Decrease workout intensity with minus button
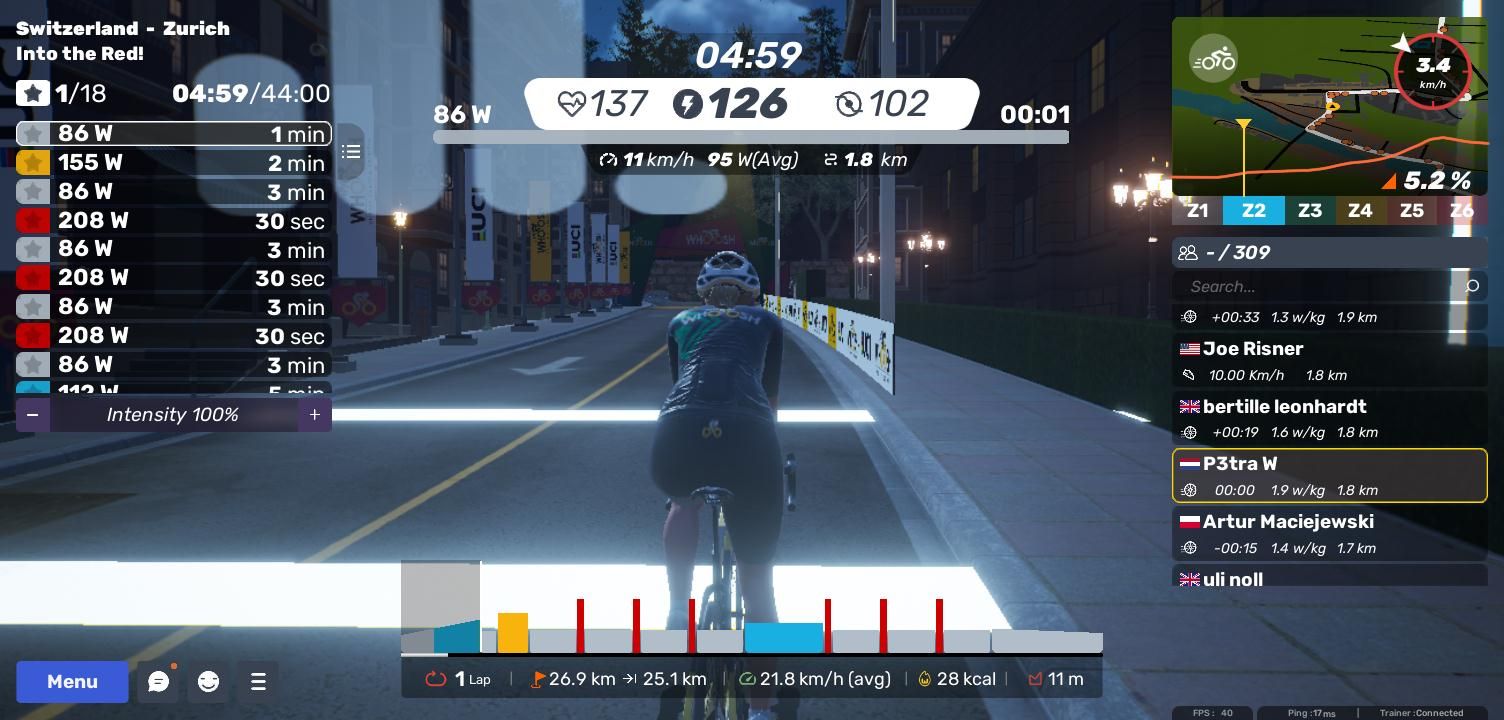The image size is (1504, 720). [33, 414]
